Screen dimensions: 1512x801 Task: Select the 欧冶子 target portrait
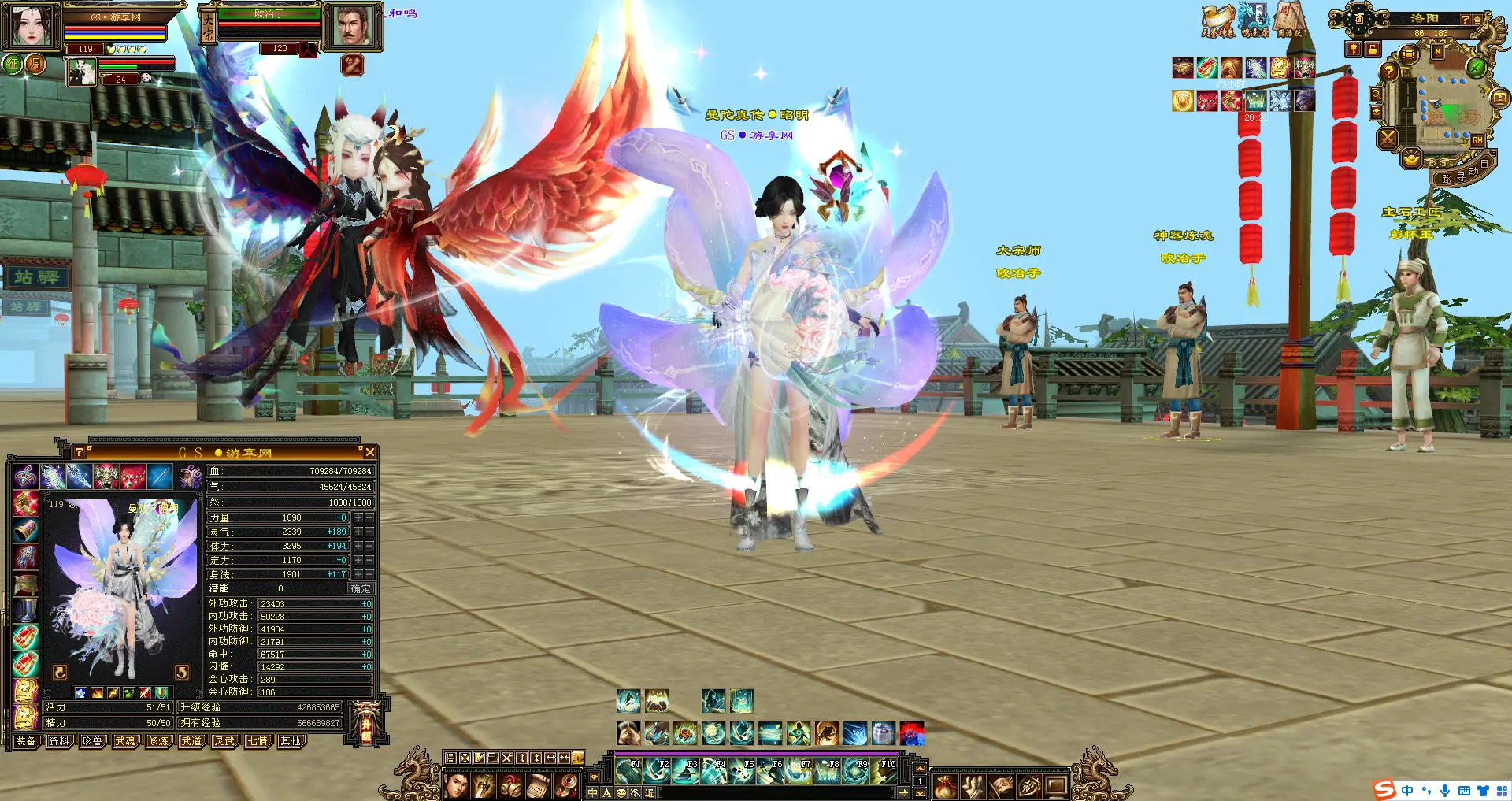353,28
